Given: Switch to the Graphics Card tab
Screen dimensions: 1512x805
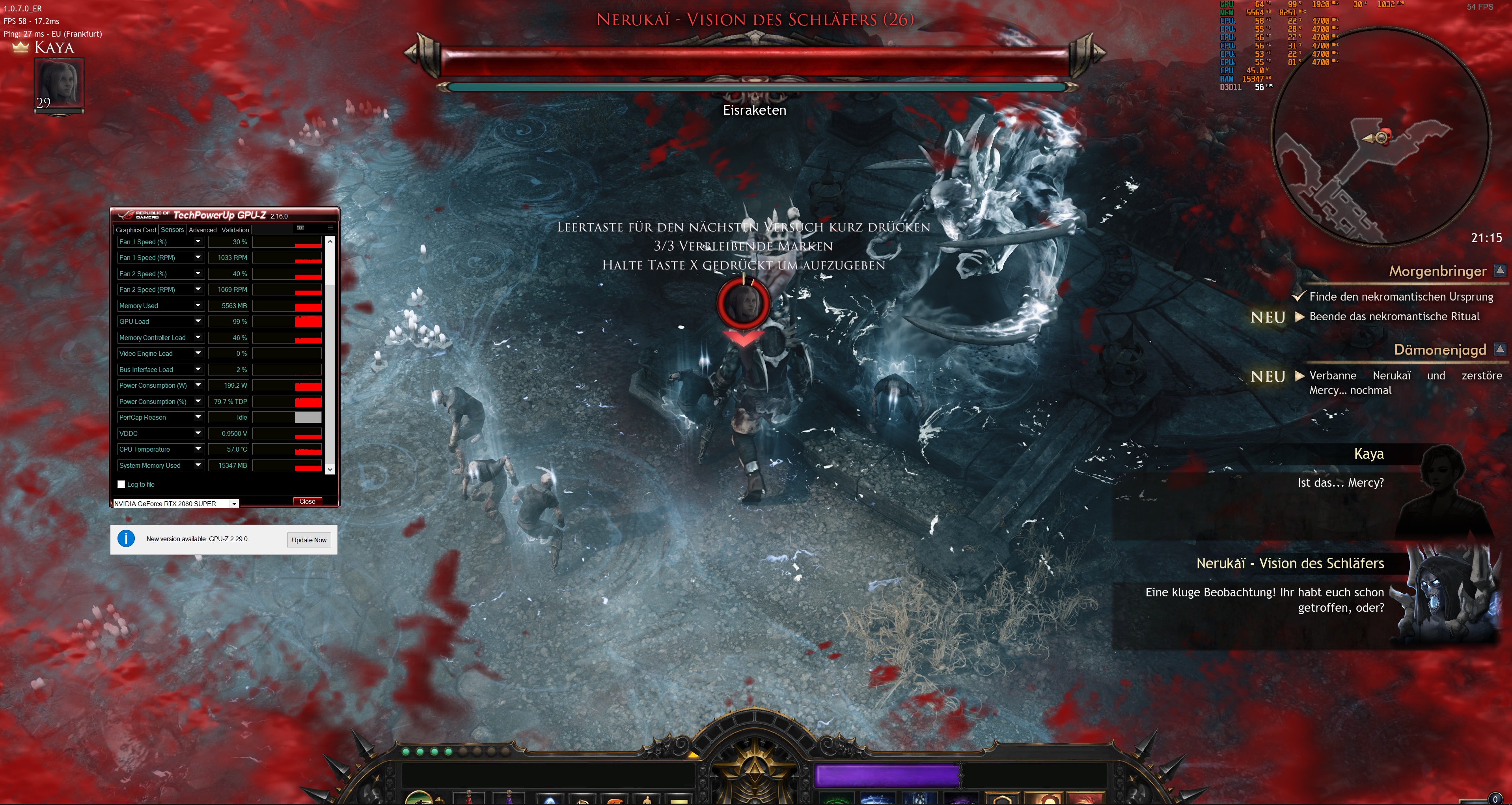Looking at the screenshot, I should 136,230.
